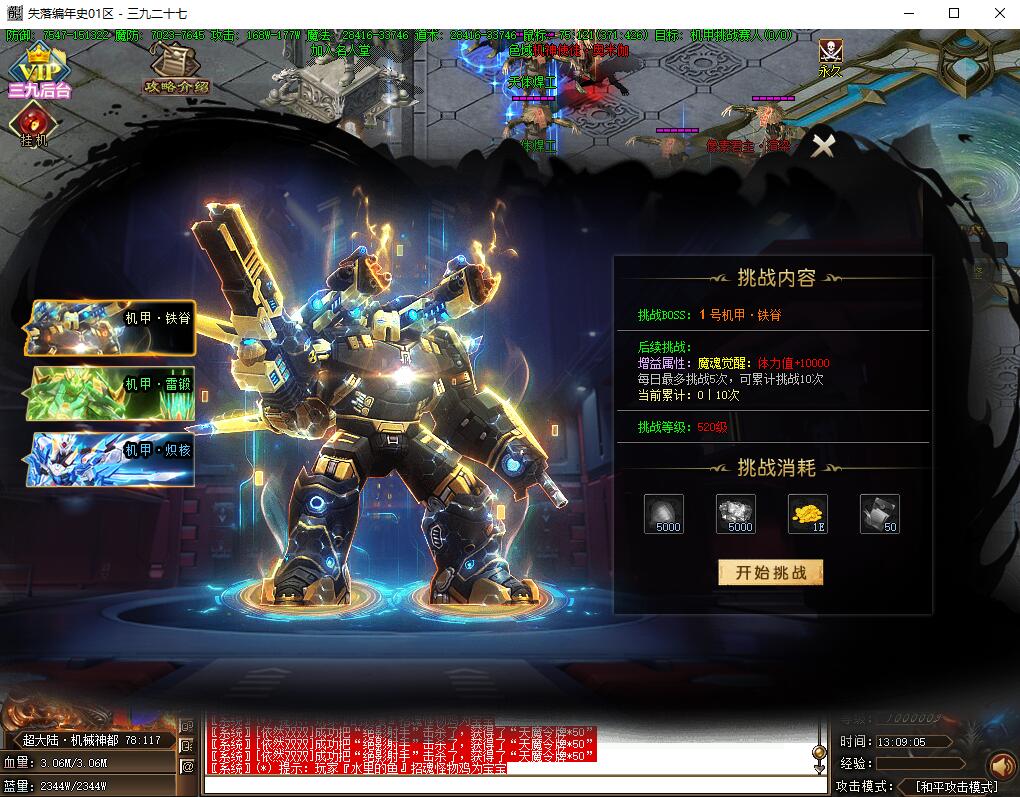Minimize the game window
This screenshot has width=1020, height=797.
[x=909, y=13]
